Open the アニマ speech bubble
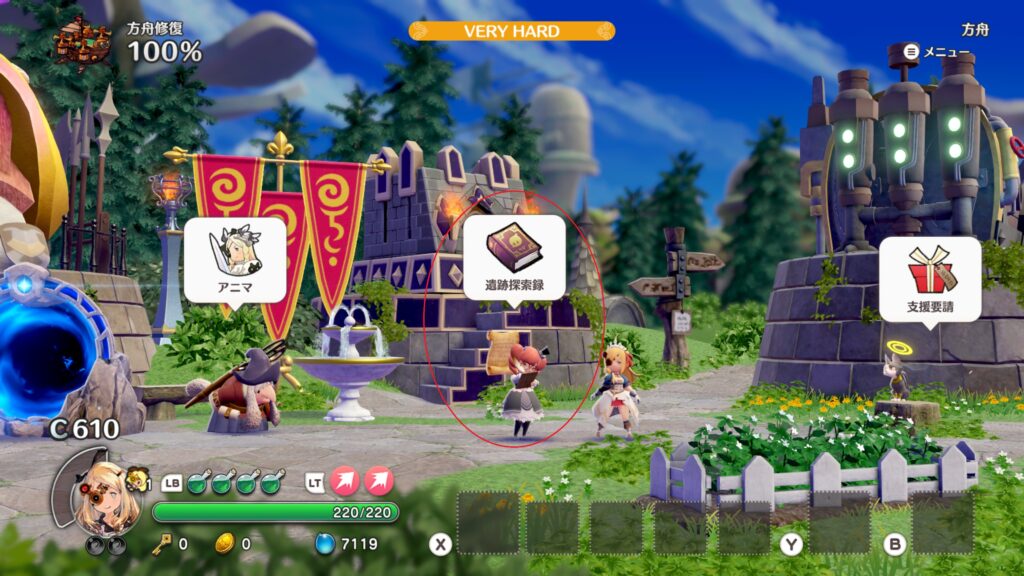 [x=235, y=259]
